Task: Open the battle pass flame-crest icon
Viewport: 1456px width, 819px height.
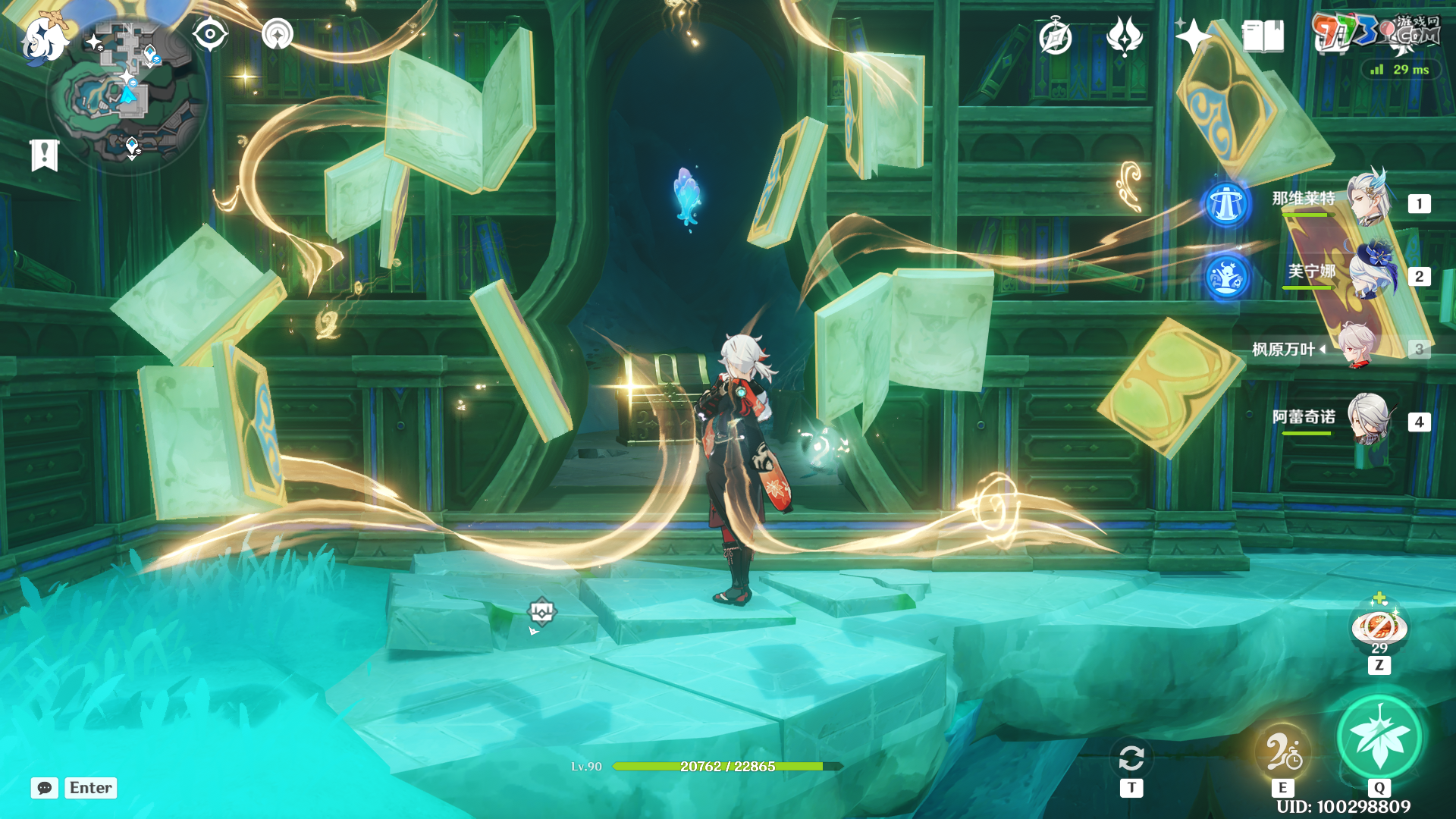Action: tap(1124, 36)
